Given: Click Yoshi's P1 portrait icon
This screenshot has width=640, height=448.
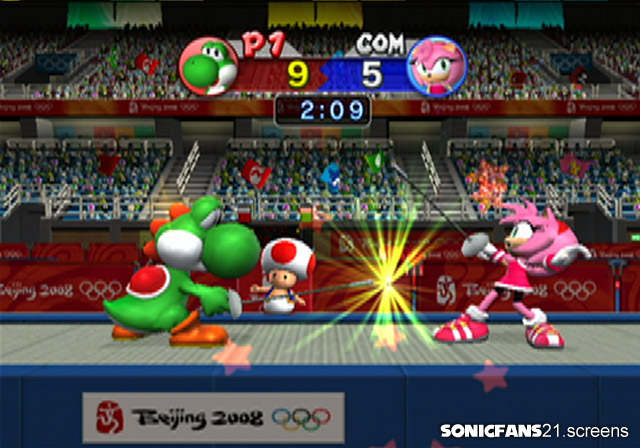Looking at the screenshot, I should point(208,66).
